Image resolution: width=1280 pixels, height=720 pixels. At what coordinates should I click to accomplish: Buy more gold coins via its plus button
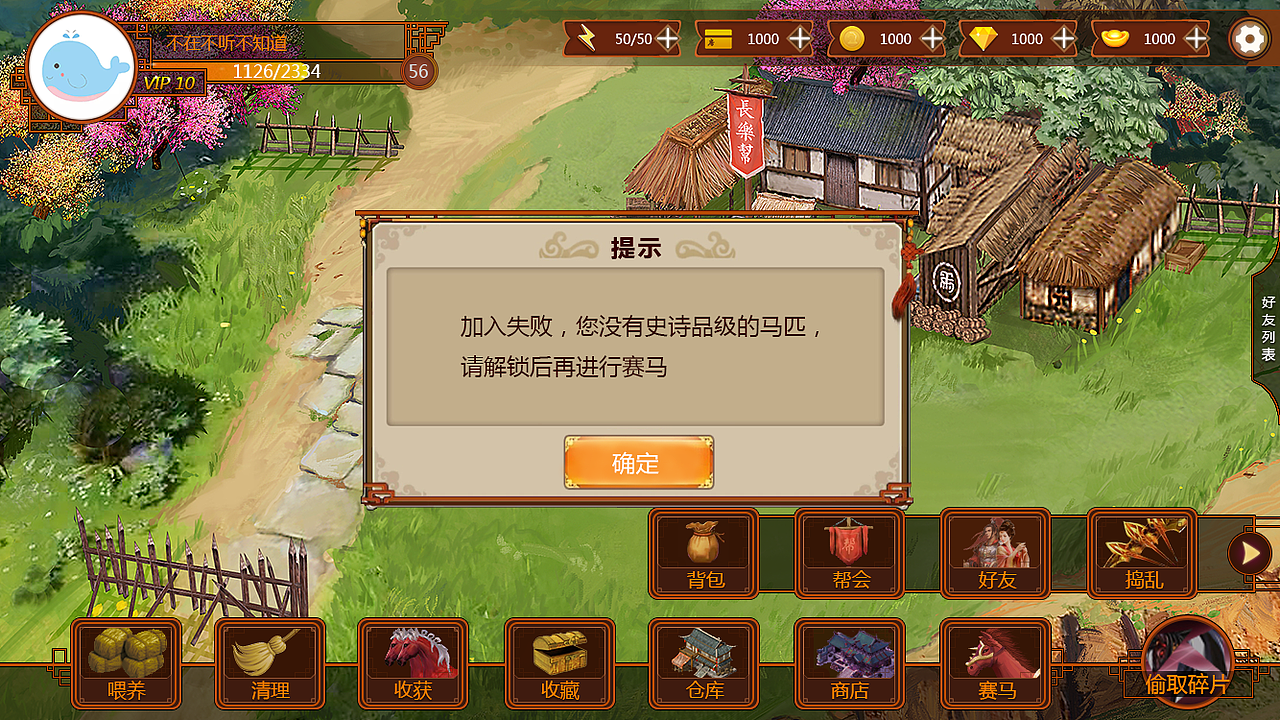(x=931, y=40)
